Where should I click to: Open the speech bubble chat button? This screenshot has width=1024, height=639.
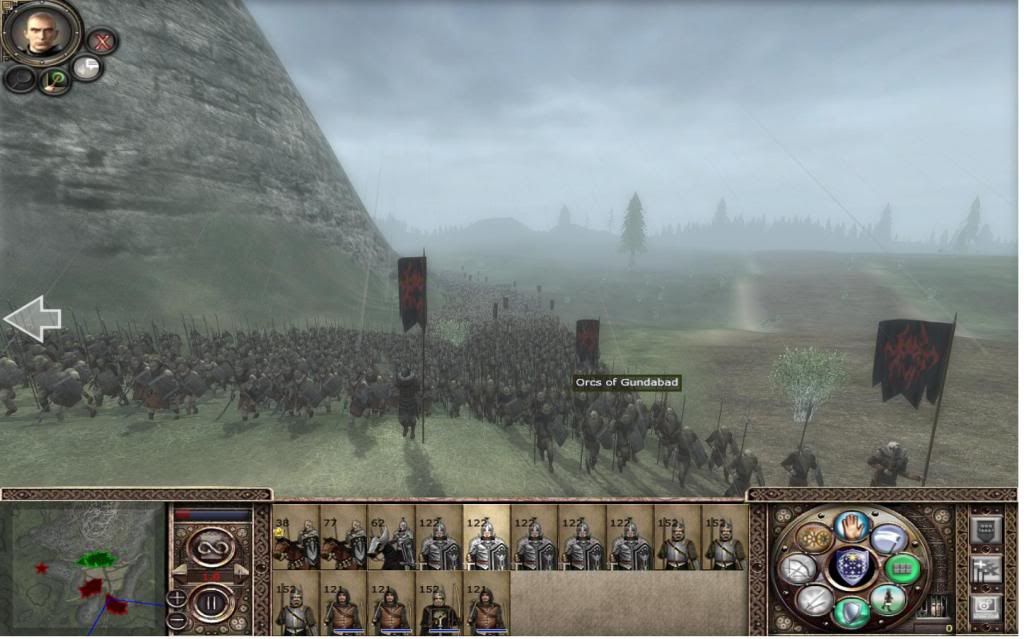click(x=87, y=68)
